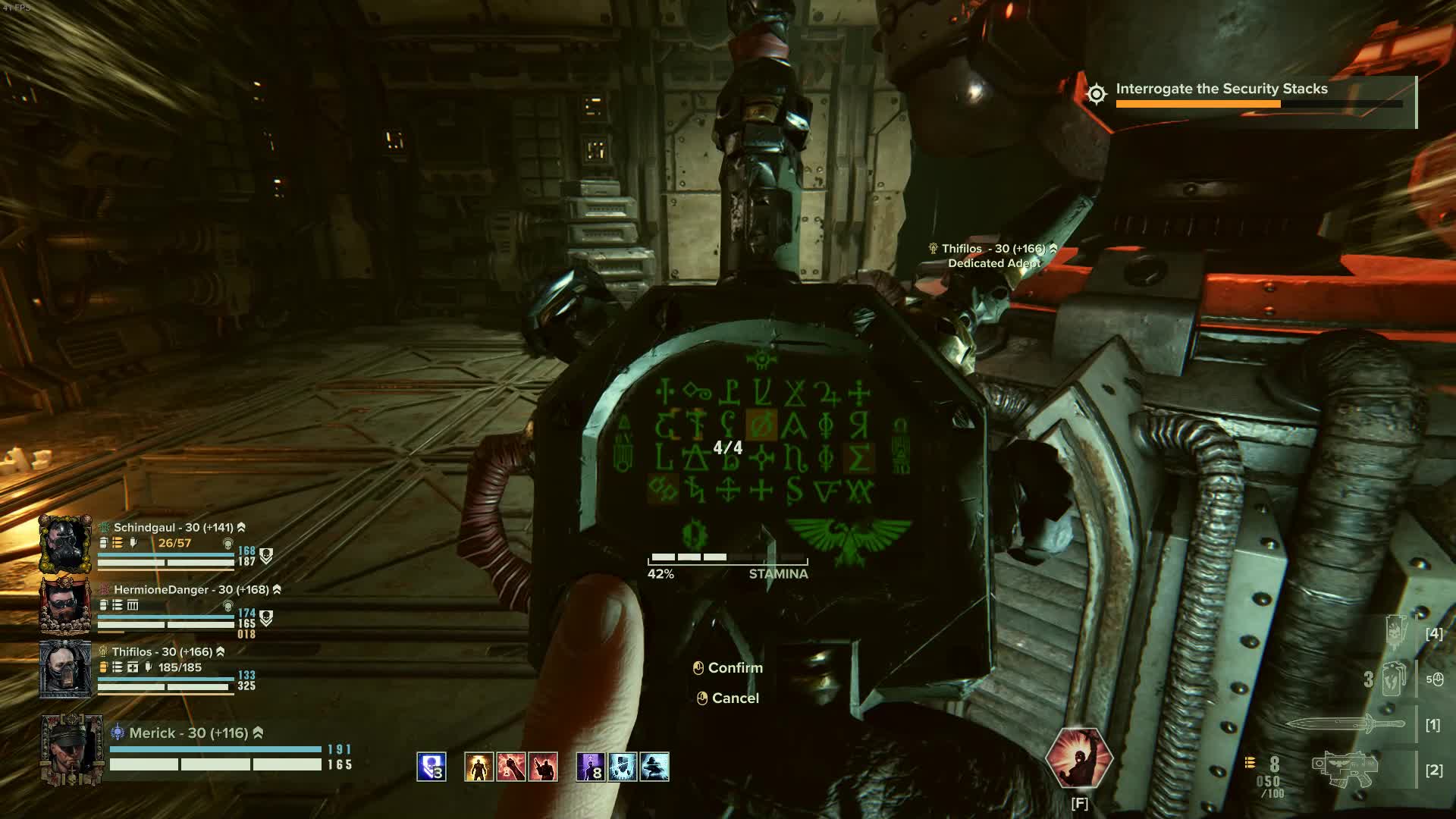Select the highlighted Ø glyph on the scanner
The height and width of the screenshot is (819, 1456).
pyautogui.click(x=761, y=425)
